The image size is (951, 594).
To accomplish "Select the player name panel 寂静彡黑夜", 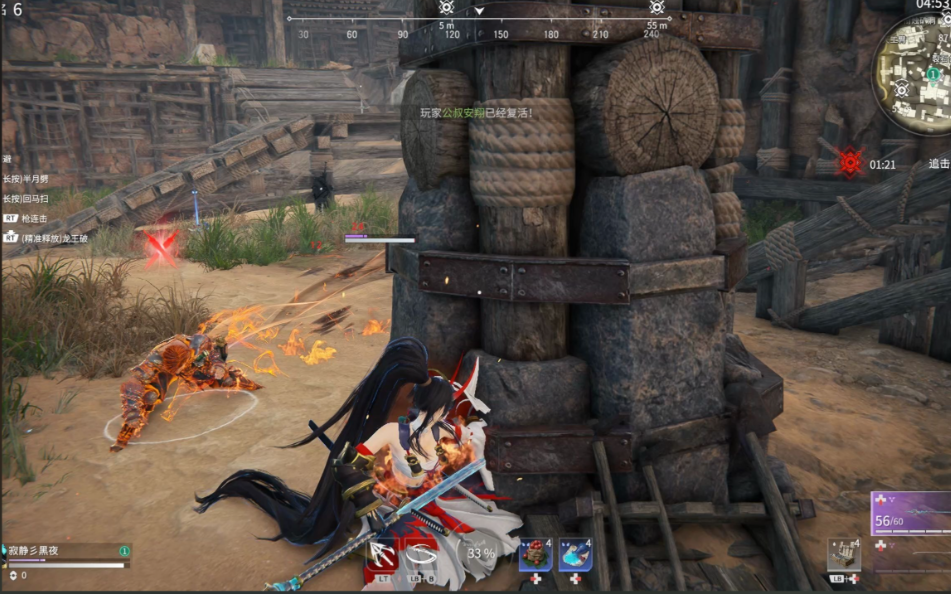I will [65, 551].
